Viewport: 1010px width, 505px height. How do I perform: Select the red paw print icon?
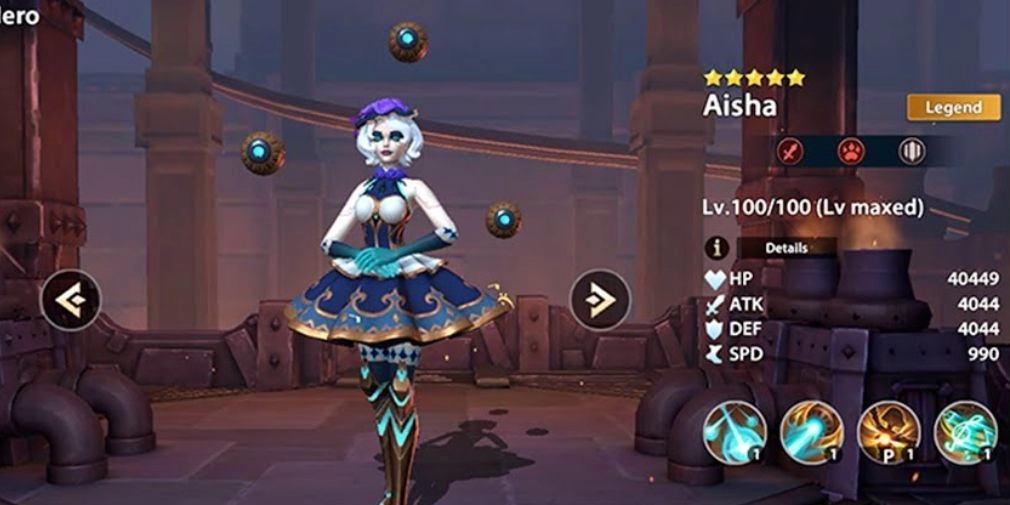[851, 151]
